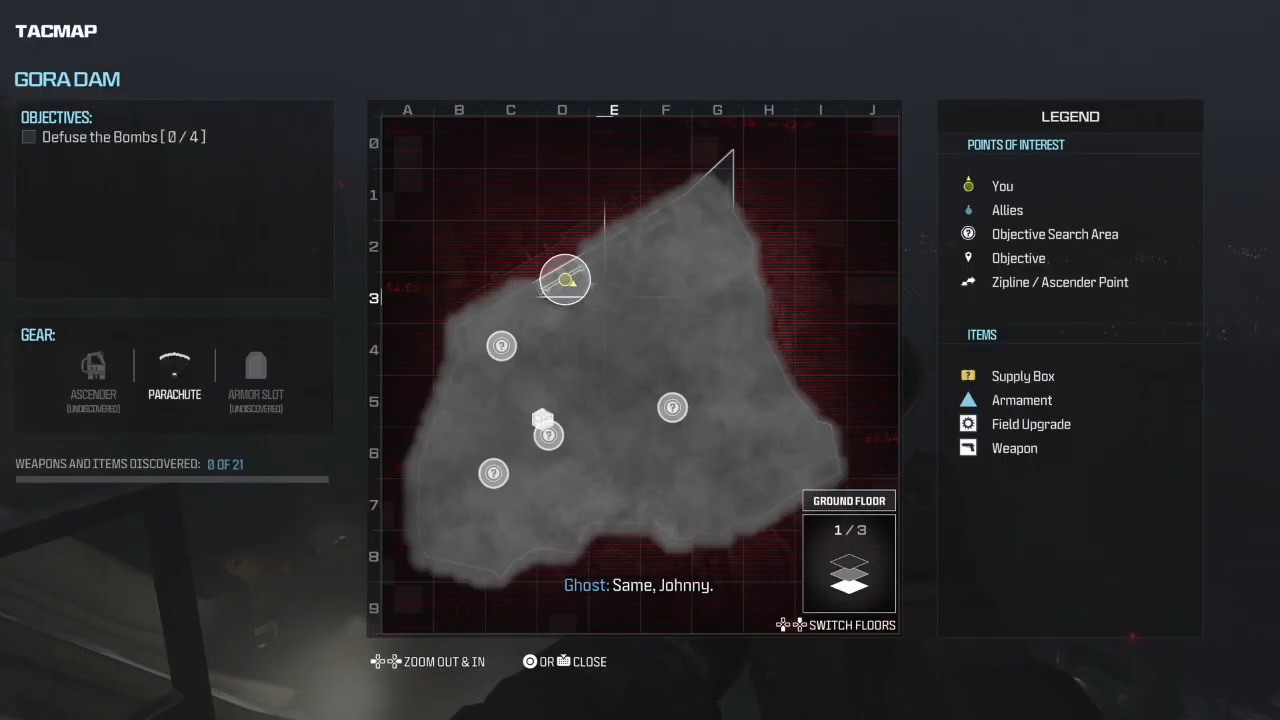Viewport: 1280px width, 720px height.
Task: Pick the Weapon legend entry
Action: coord(1013,448)
